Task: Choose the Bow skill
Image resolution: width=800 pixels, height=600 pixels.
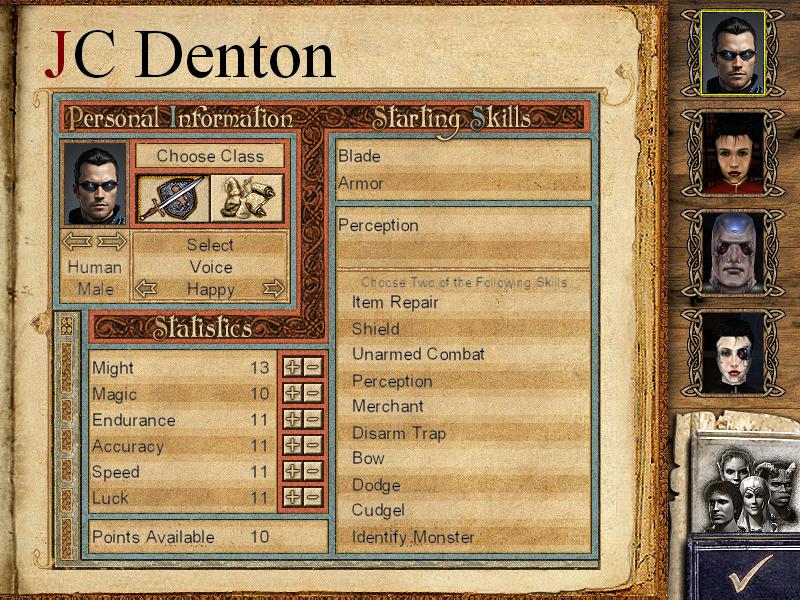Action: pyautogui.click(x=368, y=458)
